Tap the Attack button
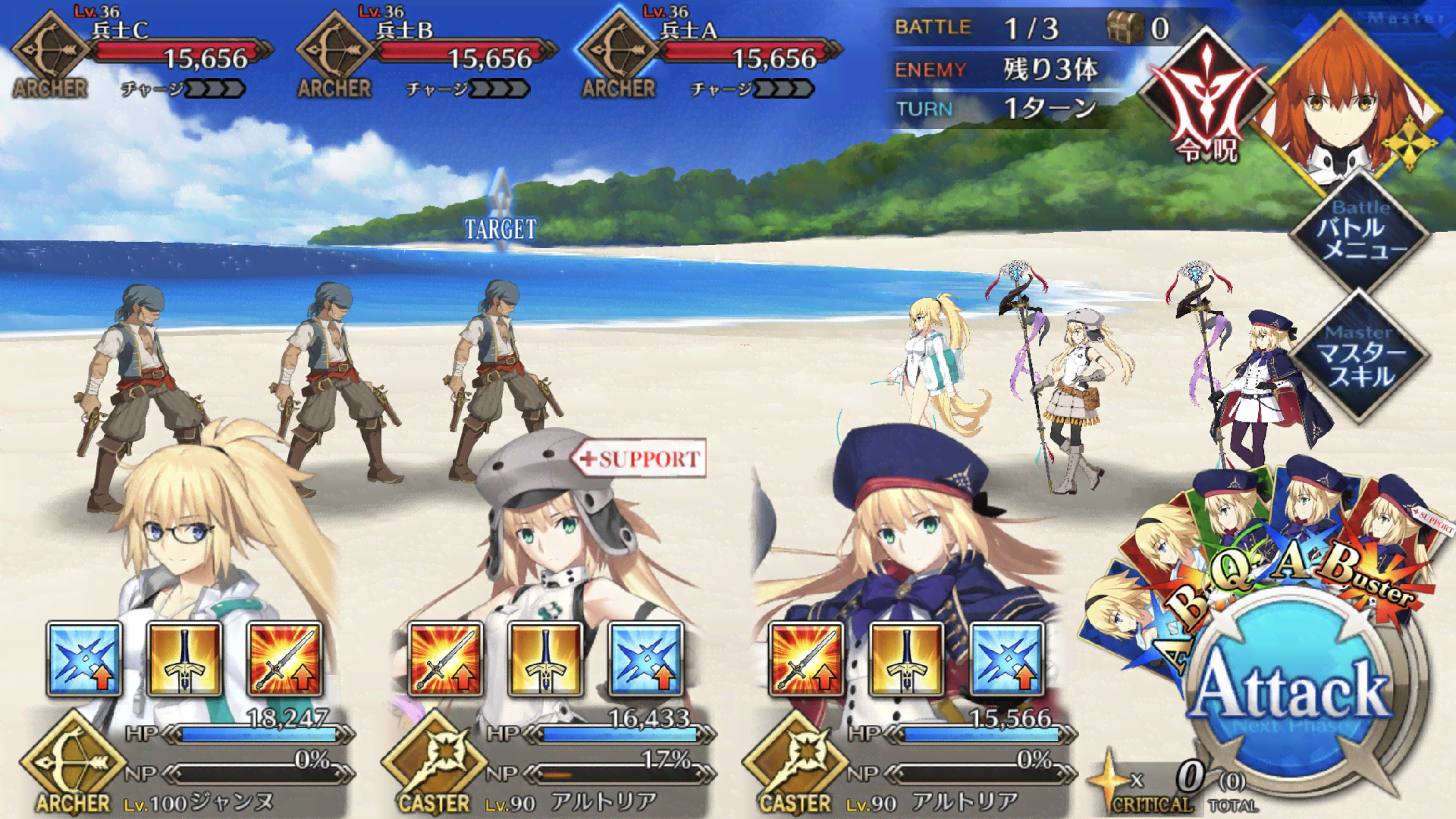The image size is (1456, 819). (1291, 690)
